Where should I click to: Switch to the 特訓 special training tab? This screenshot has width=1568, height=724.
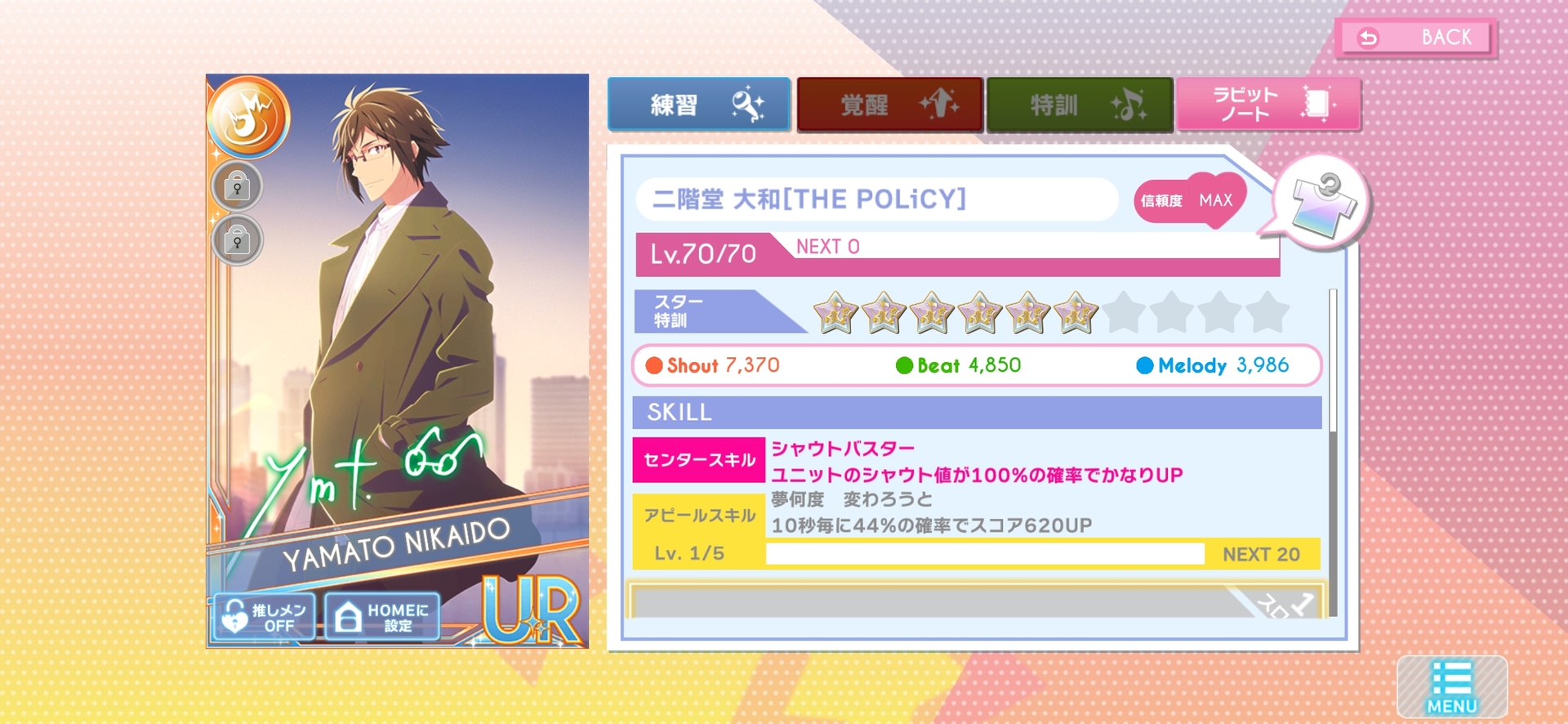tap(1079, 105)
